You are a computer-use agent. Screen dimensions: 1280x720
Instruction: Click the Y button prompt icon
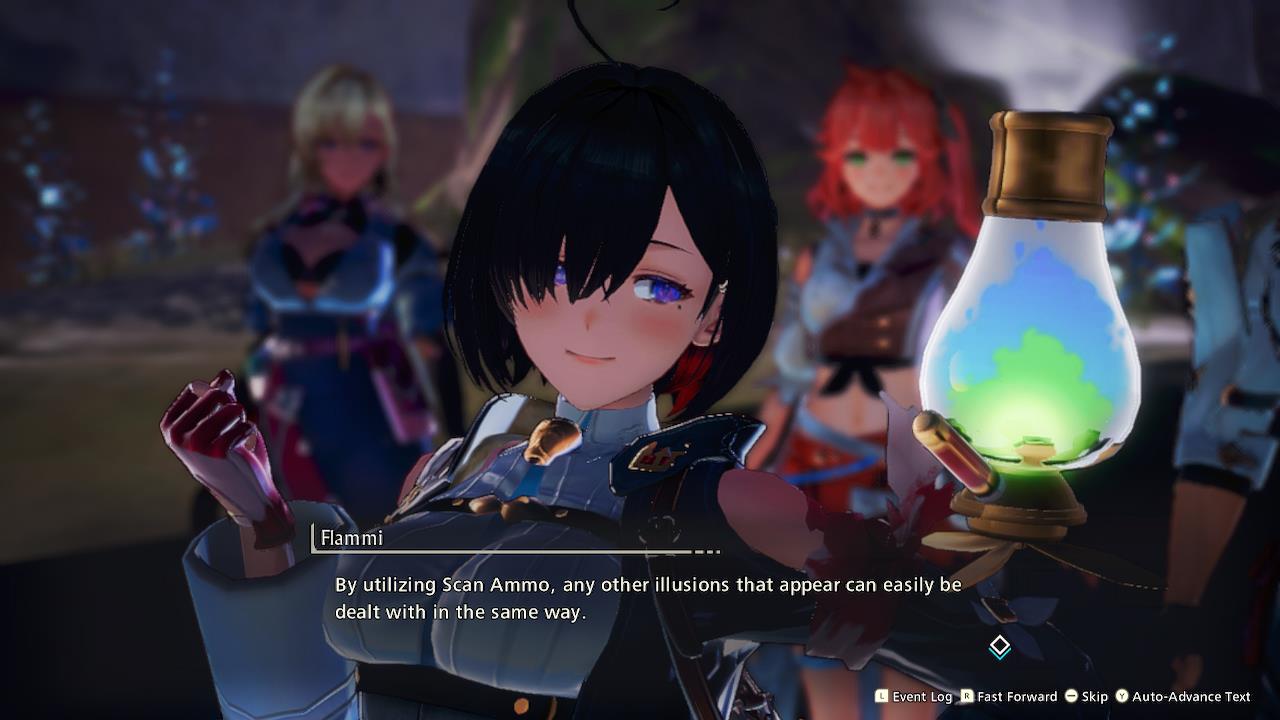pos(1124,697)
